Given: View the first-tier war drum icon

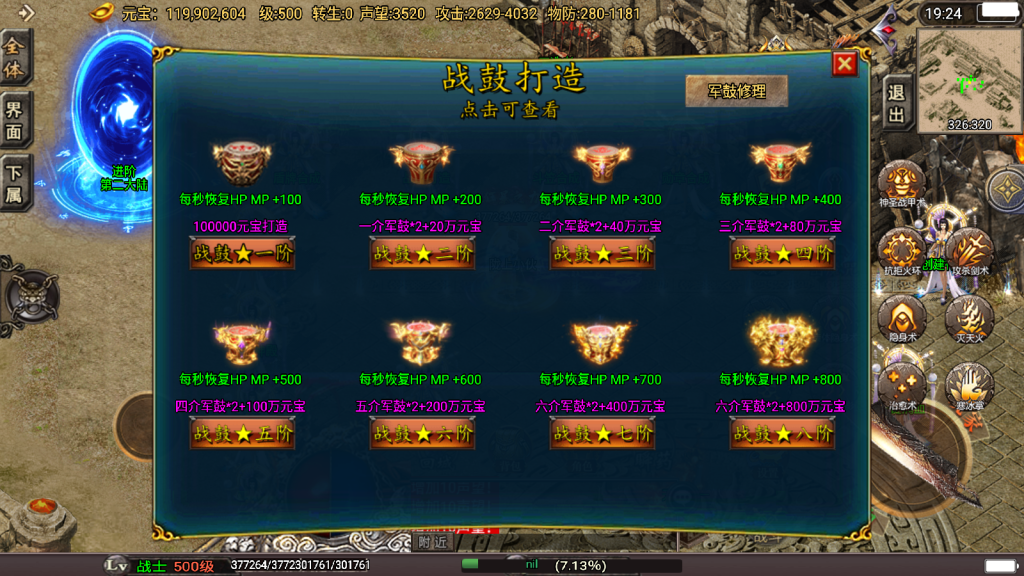Looking at the screenshot, I should [x=241, y=162].
